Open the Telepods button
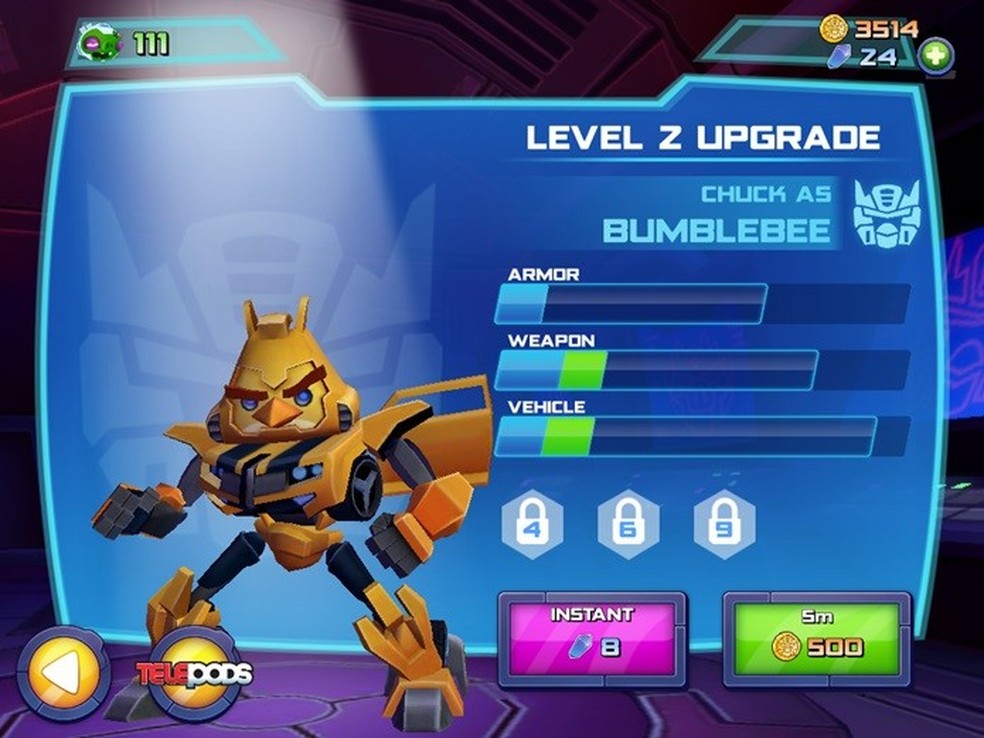This screenshot has height=738, width=984. coord(195,673)
